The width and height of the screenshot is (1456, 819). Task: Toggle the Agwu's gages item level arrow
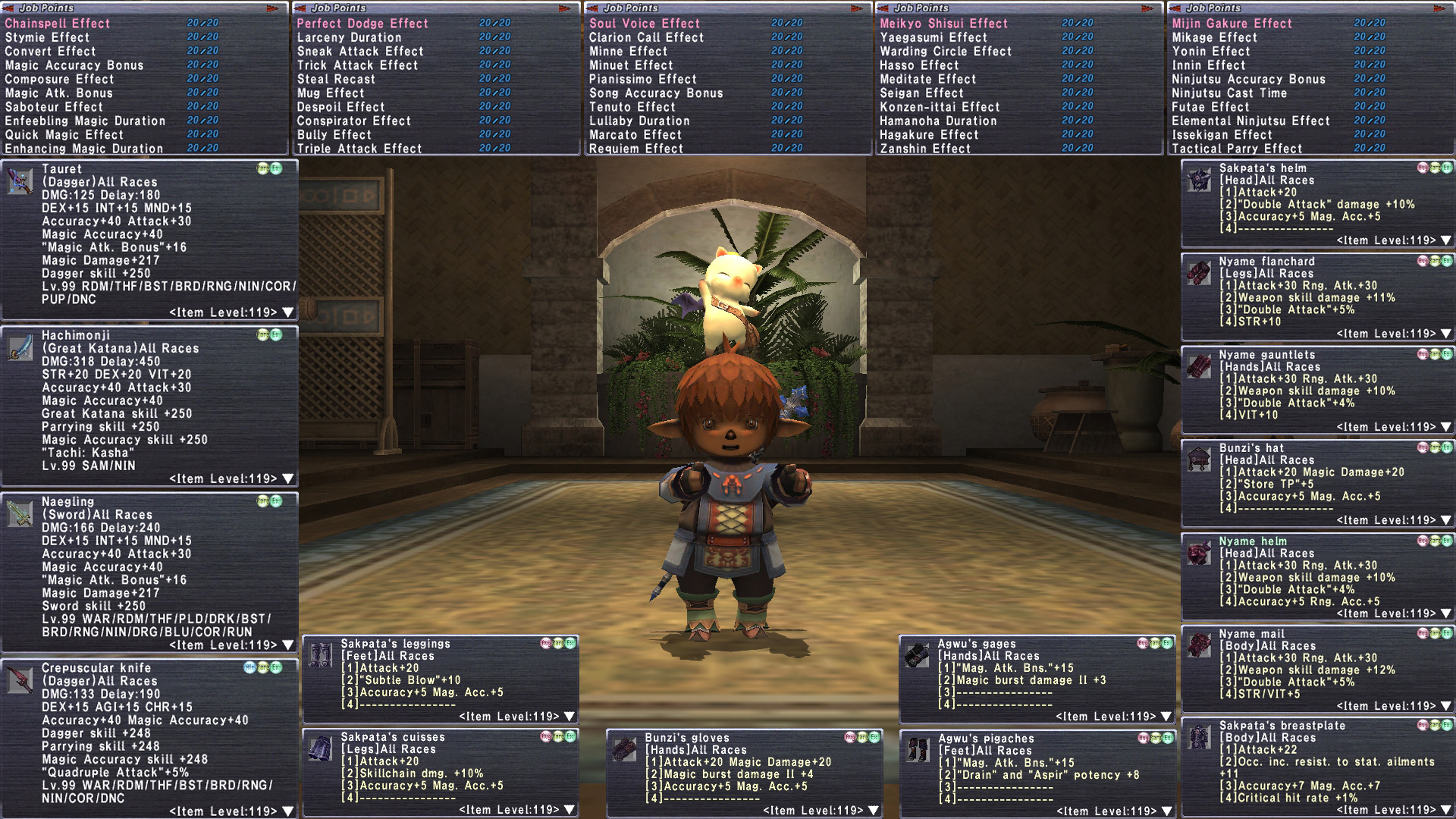point(1166,717)
